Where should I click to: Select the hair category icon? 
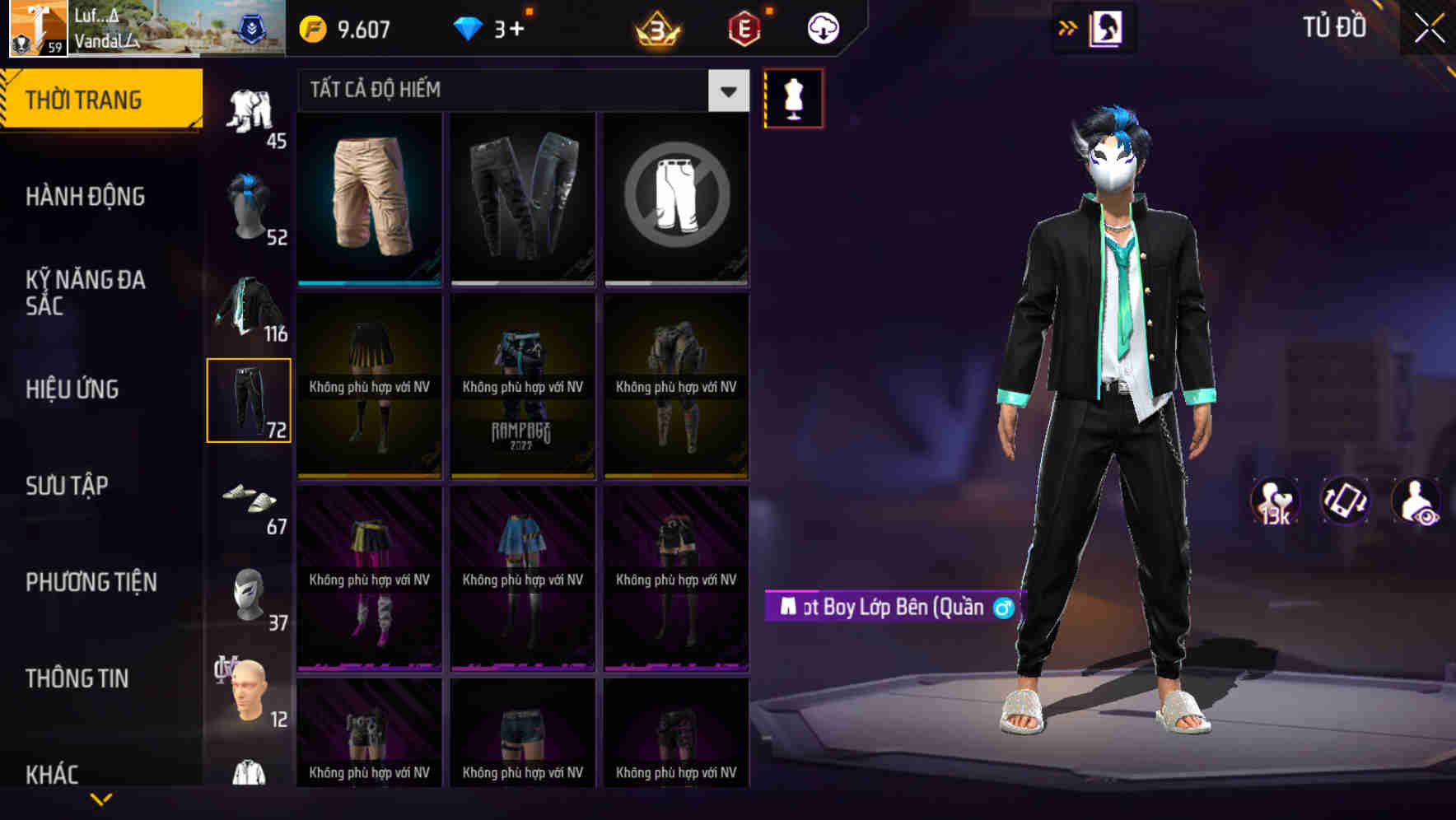[x=250, y=202]
